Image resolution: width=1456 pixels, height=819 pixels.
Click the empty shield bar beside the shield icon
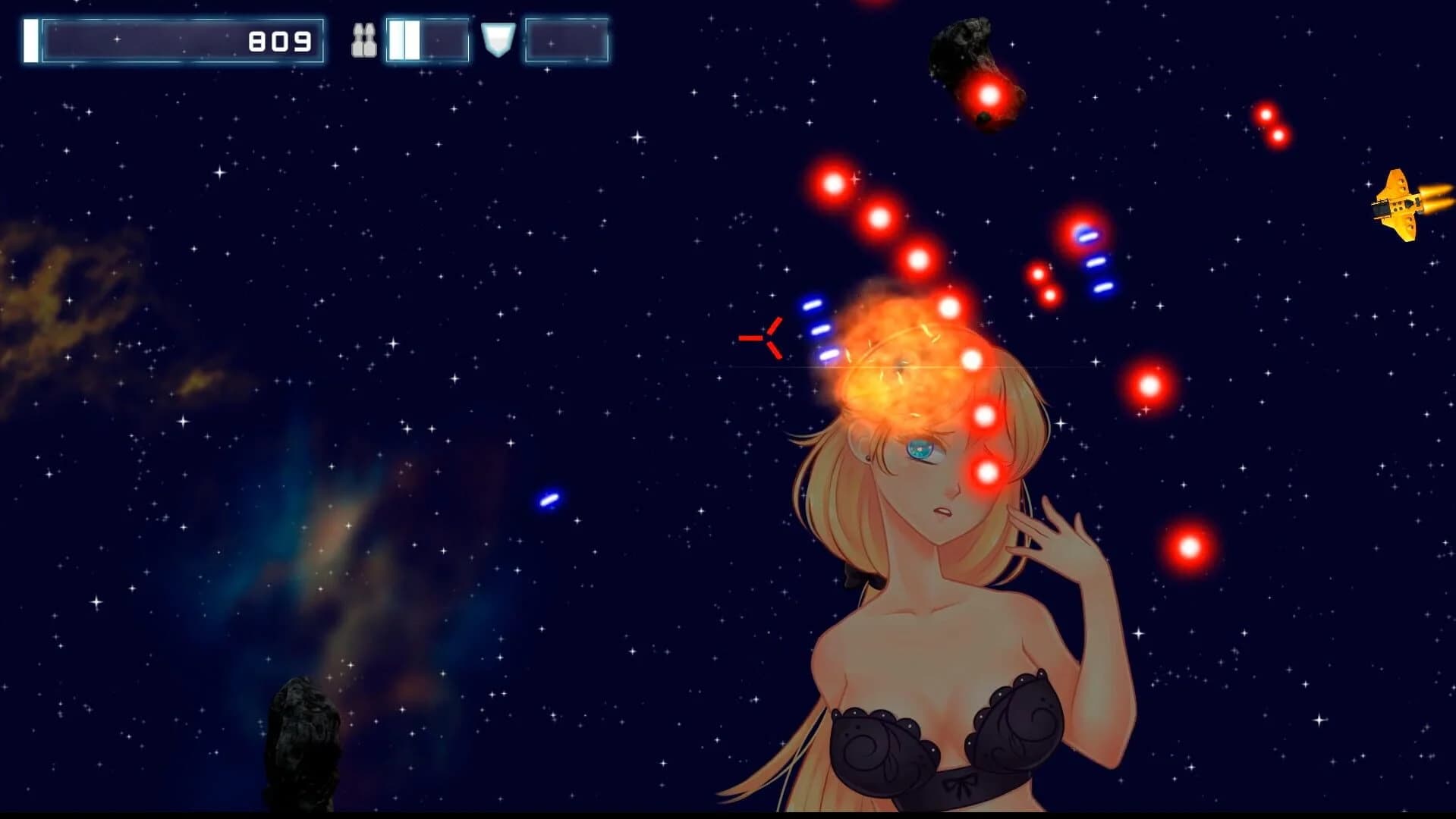(x=565, y=42)
